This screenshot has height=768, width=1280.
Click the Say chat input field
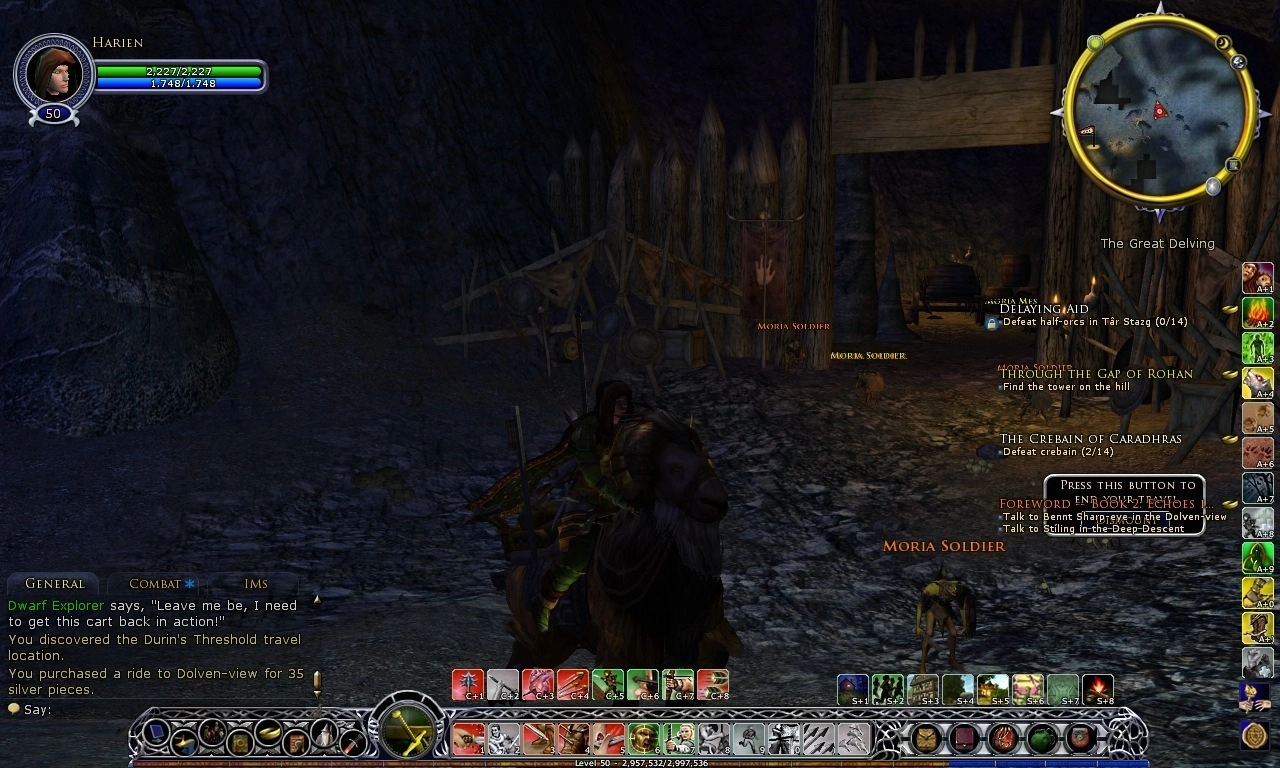[160, 709]
